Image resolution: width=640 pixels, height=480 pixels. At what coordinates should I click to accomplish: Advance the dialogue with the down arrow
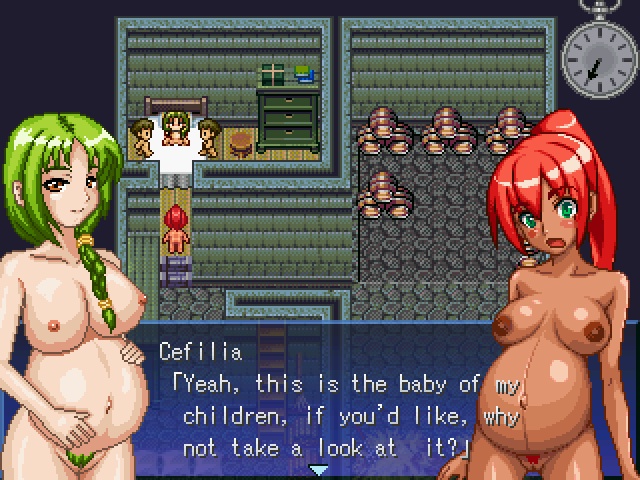[x=319, y=469]
